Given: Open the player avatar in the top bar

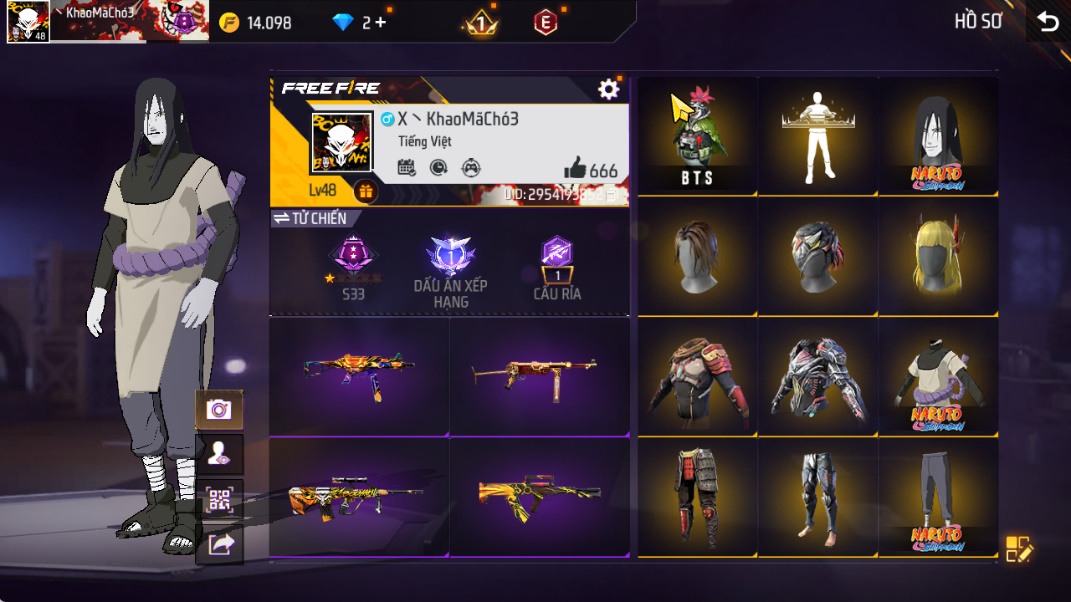Looking at the screenshot, I should pyautogui.click(x=28, y=21).
